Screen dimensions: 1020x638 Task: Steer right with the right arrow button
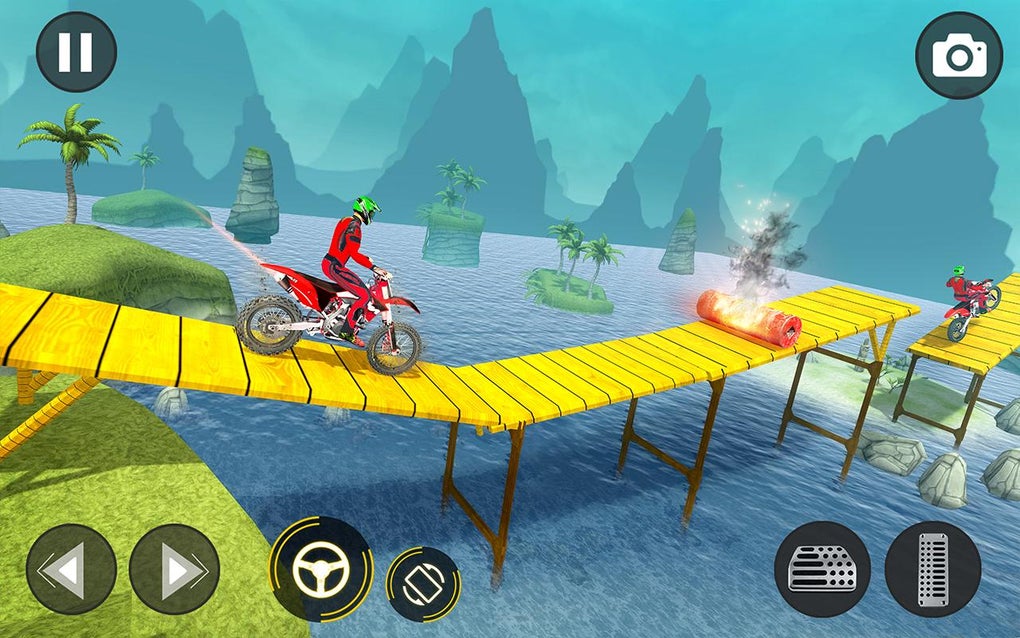(174, 569)
